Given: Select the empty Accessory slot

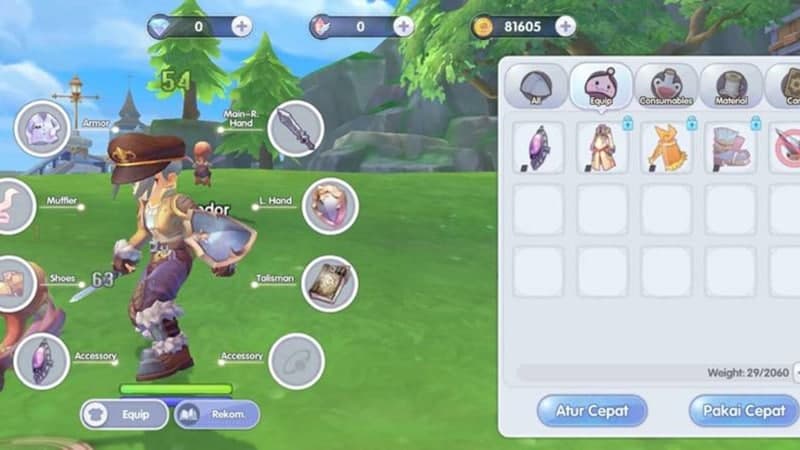Looking at the screenshot, I should coord(296,361).
